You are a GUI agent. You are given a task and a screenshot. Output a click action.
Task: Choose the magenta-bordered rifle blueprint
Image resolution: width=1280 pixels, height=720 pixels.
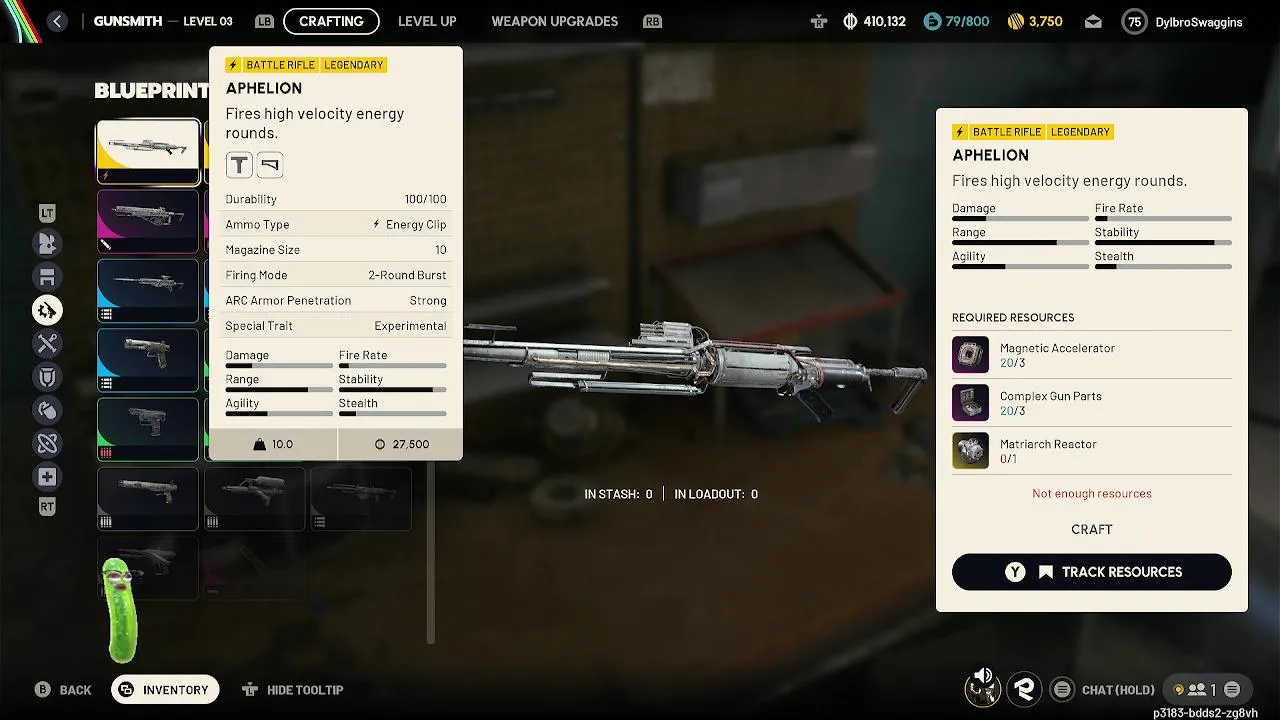tap(148, 221)
